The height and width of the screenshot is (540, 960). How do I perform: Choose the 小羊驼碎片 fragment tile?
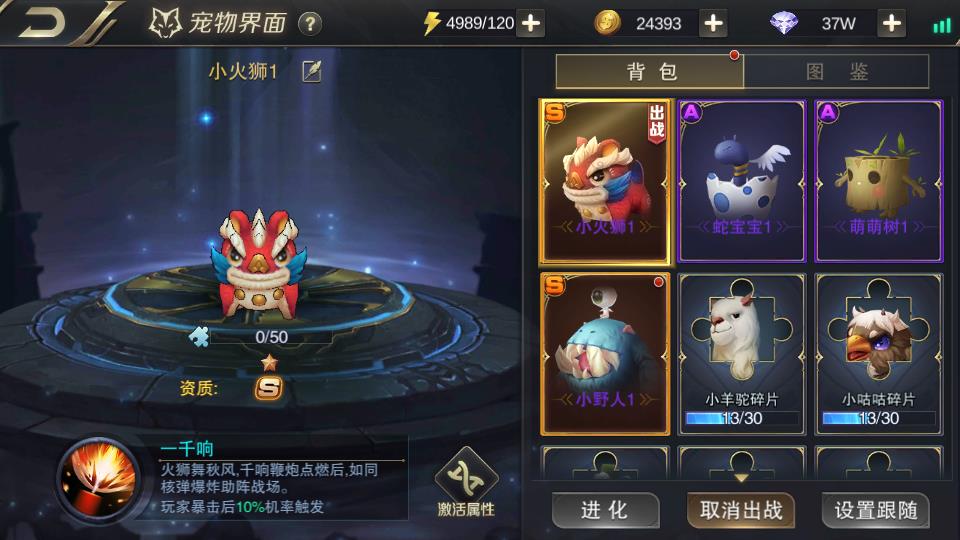[x=741, y=354]
